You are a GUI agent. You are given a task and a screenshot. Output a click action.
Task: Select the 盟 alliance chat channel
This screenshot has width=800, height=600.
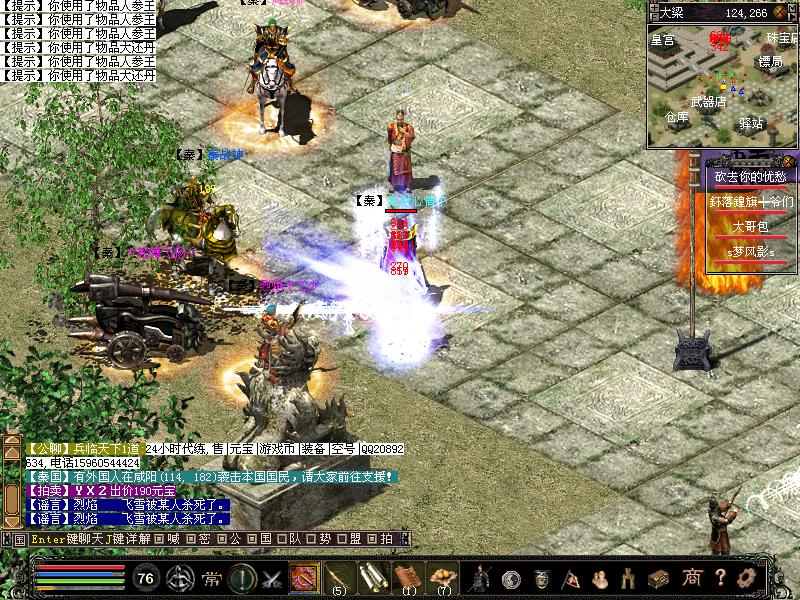click(x=356, y=539)
